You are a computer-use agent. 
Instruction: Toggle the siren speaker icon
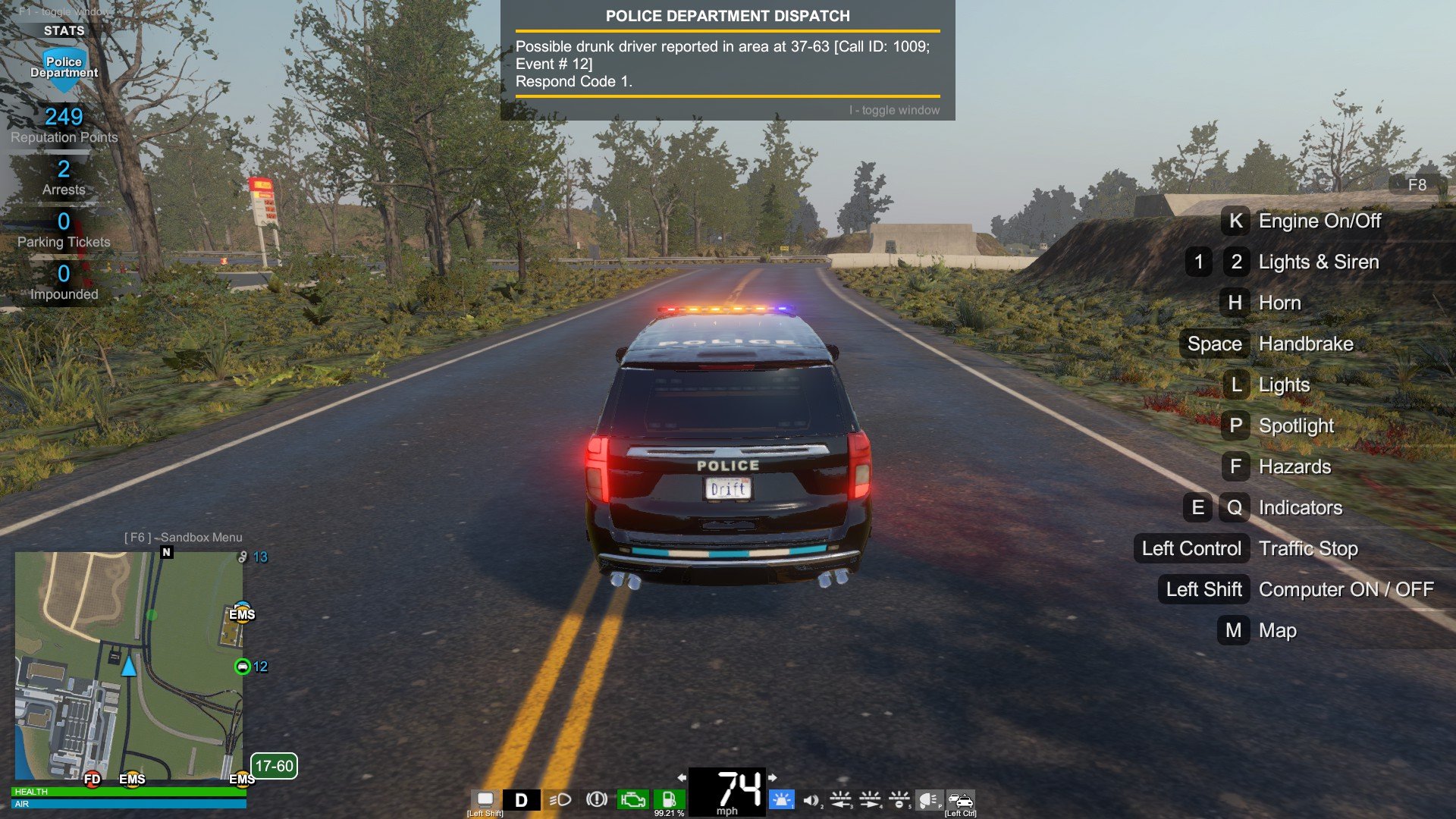[x=811, y=799]
